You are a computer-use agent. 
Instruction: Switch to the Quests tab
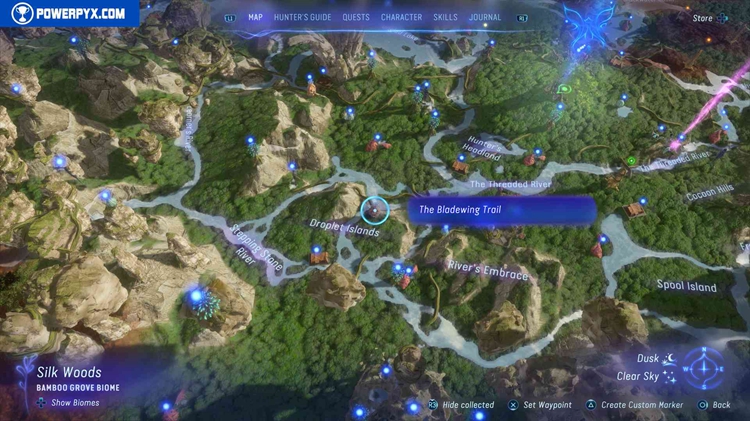point(355,17)
